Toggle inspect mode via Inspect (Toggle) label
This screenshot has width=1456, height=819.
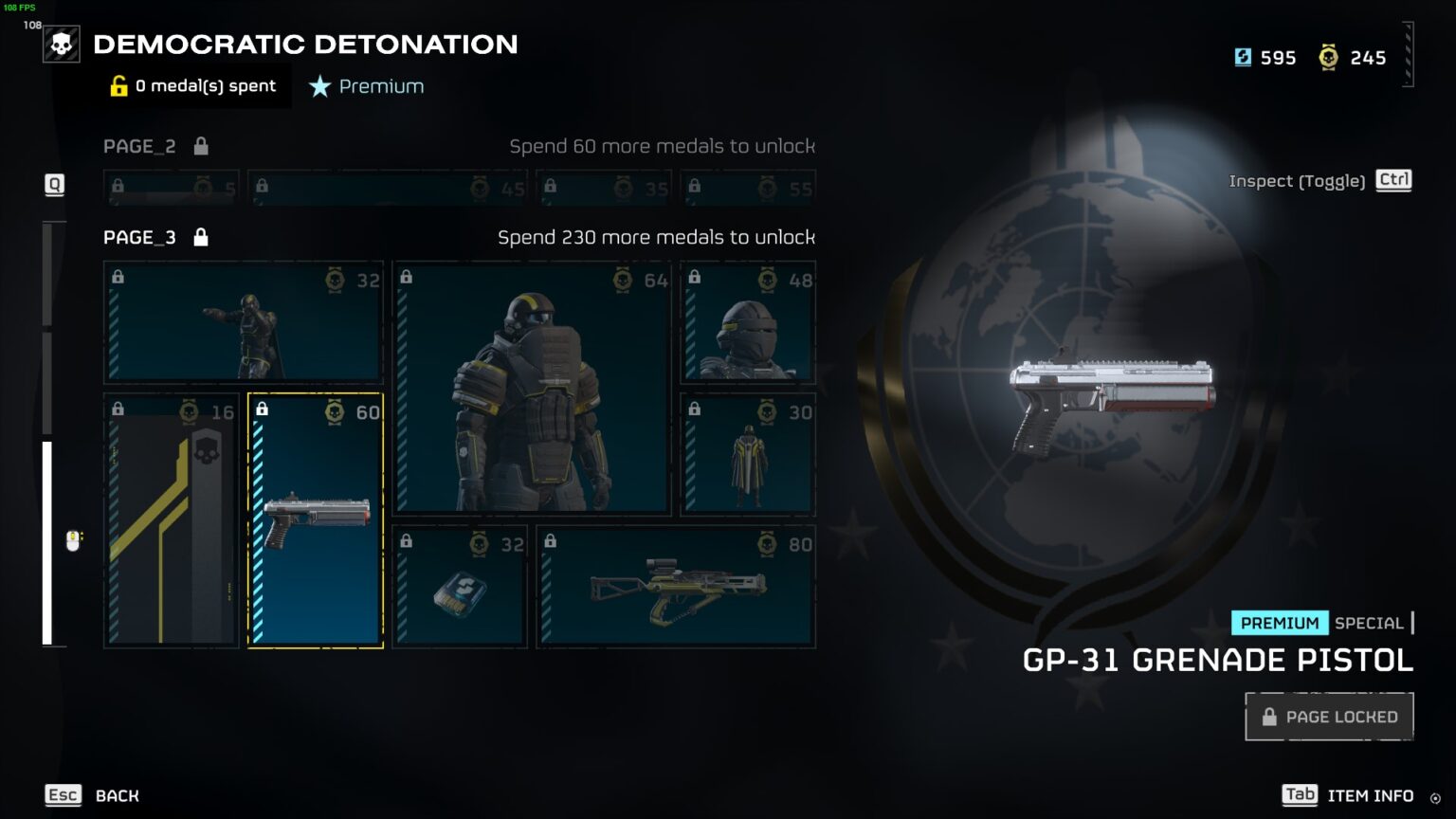pyautogui.click(x=1298, y=180)
